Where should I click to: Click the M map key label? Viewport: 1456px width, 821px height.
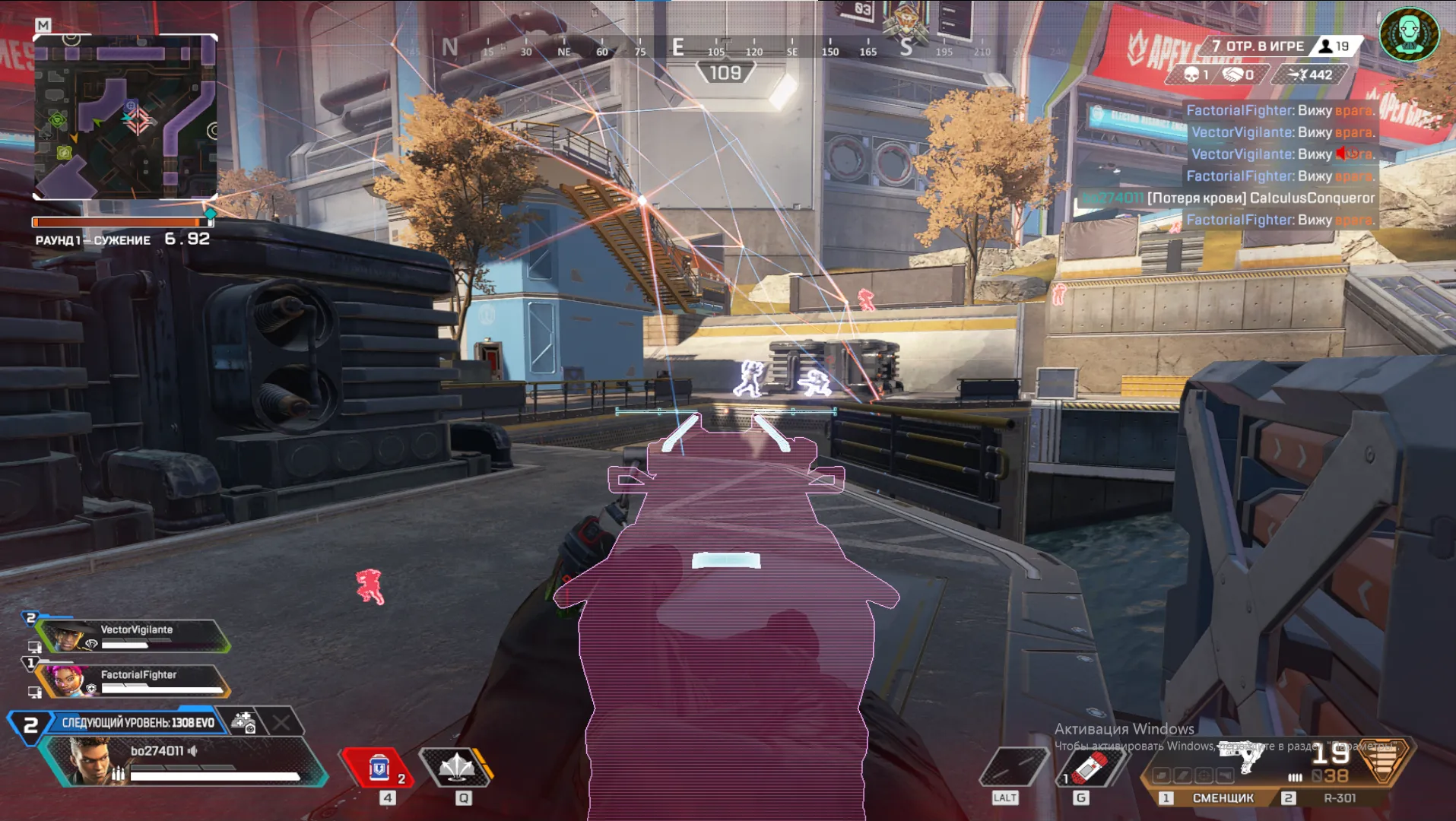[x=43, y=25]
